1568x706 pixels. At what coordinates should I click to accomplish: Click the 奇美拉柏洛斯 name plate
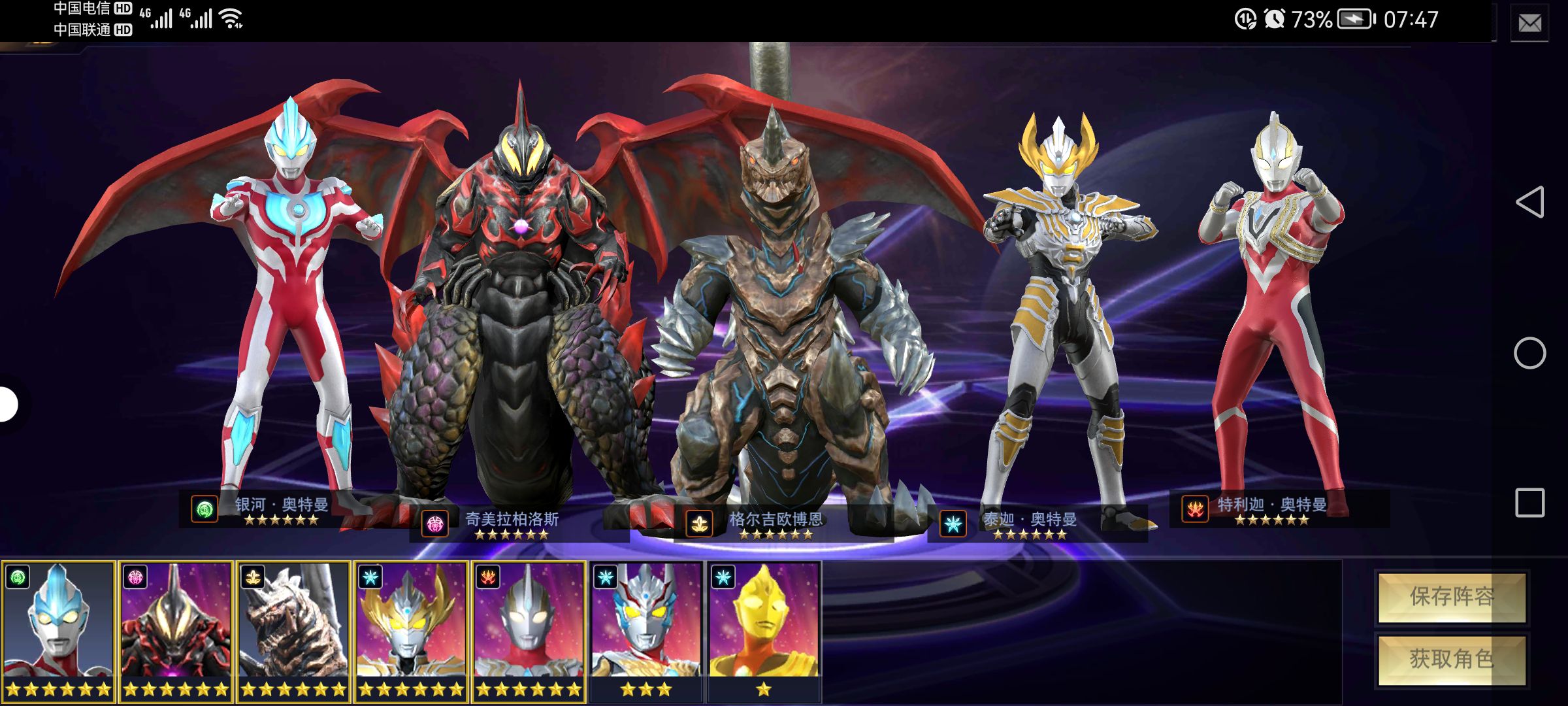pyautogui.click(x=512, y=524)
